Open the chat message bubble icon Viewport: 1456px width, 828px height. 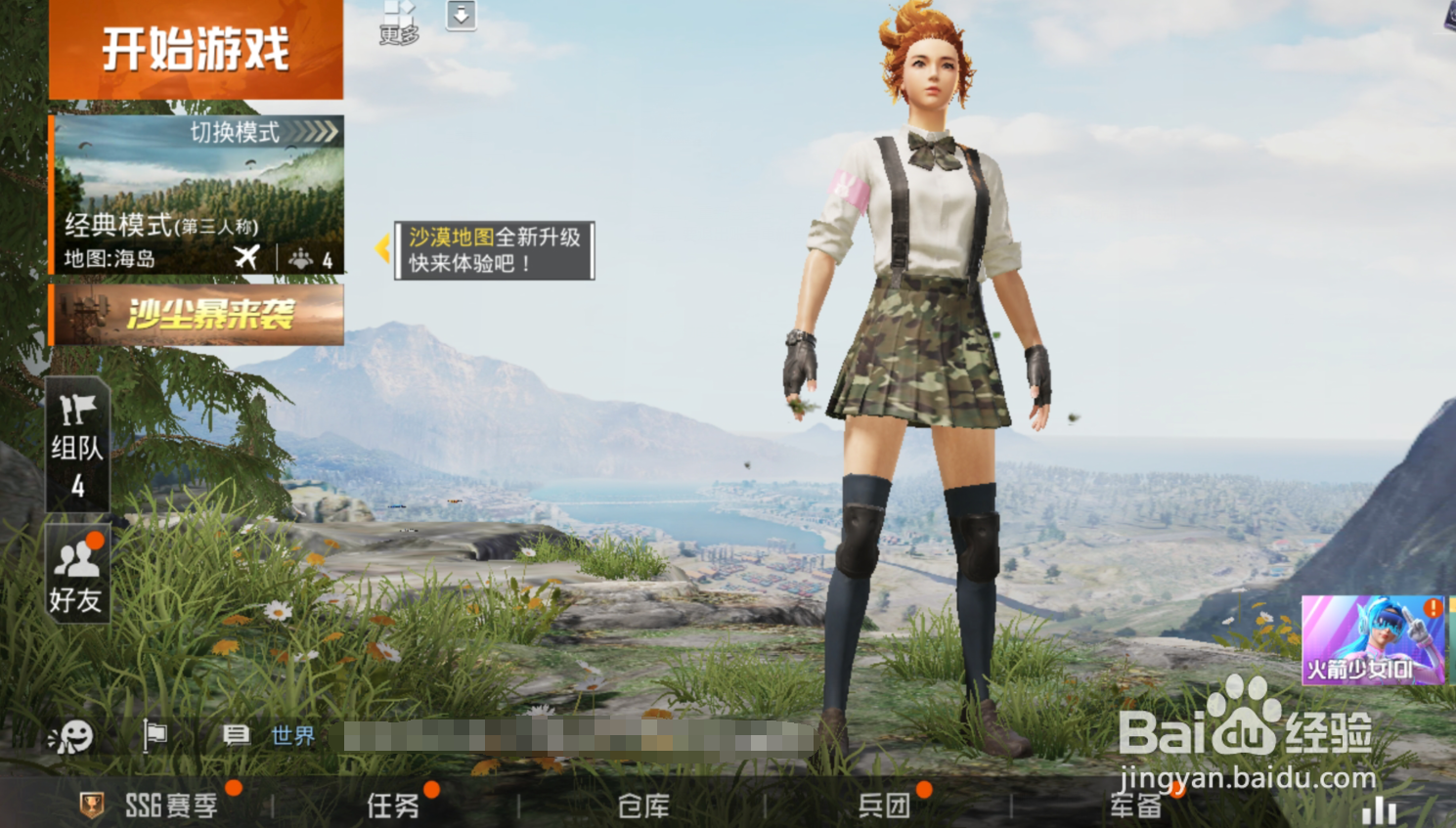(x=236, y=736)
